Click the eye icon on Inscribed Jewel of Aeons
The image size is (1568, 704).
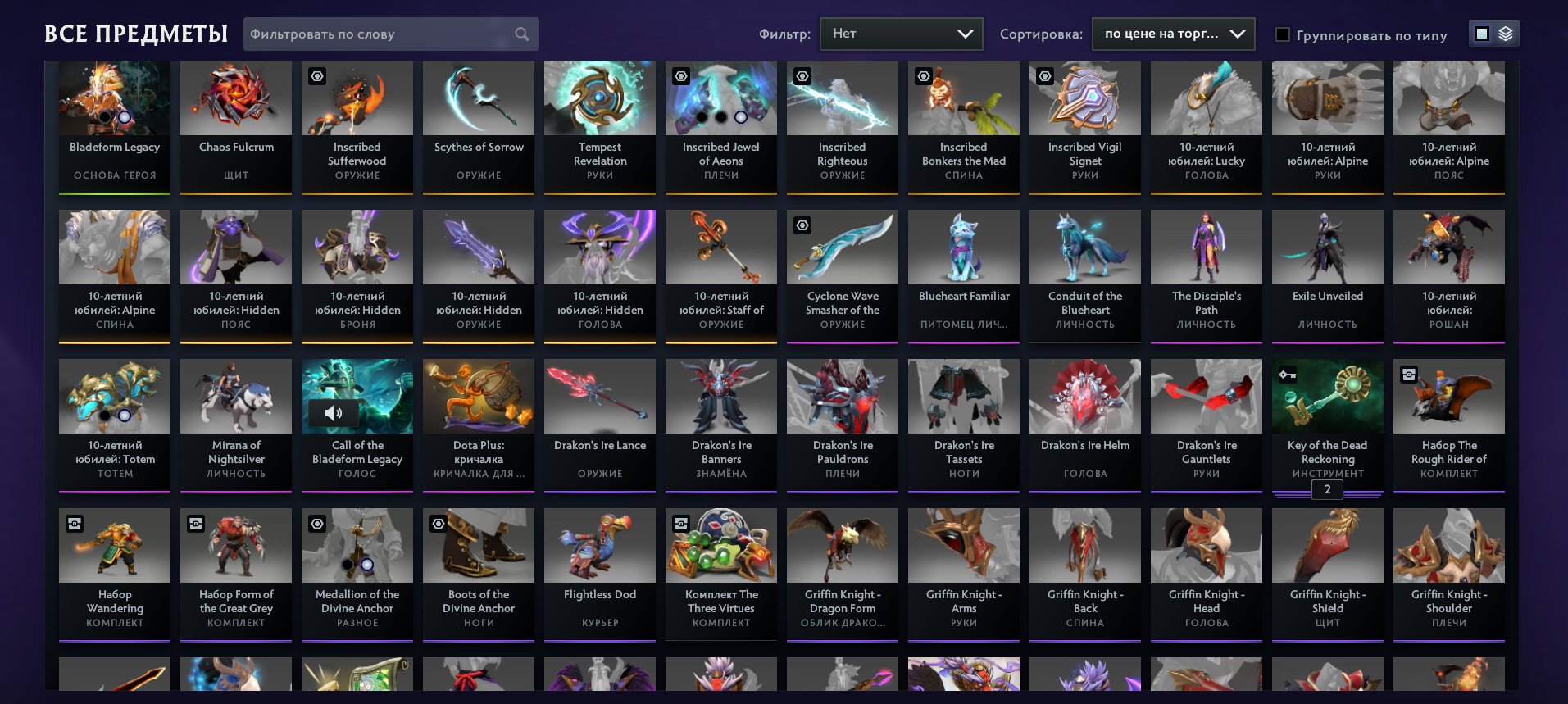[x=679, y=76]
